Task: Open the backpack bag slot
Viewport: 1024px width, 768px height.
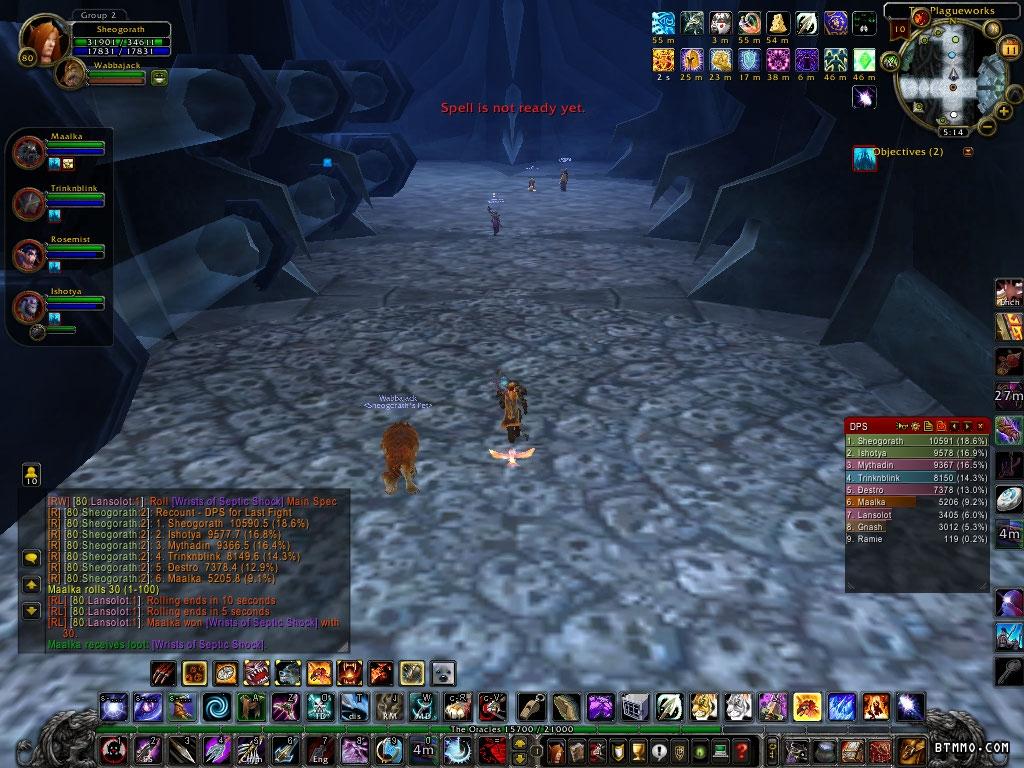Action: coord(911,750)
